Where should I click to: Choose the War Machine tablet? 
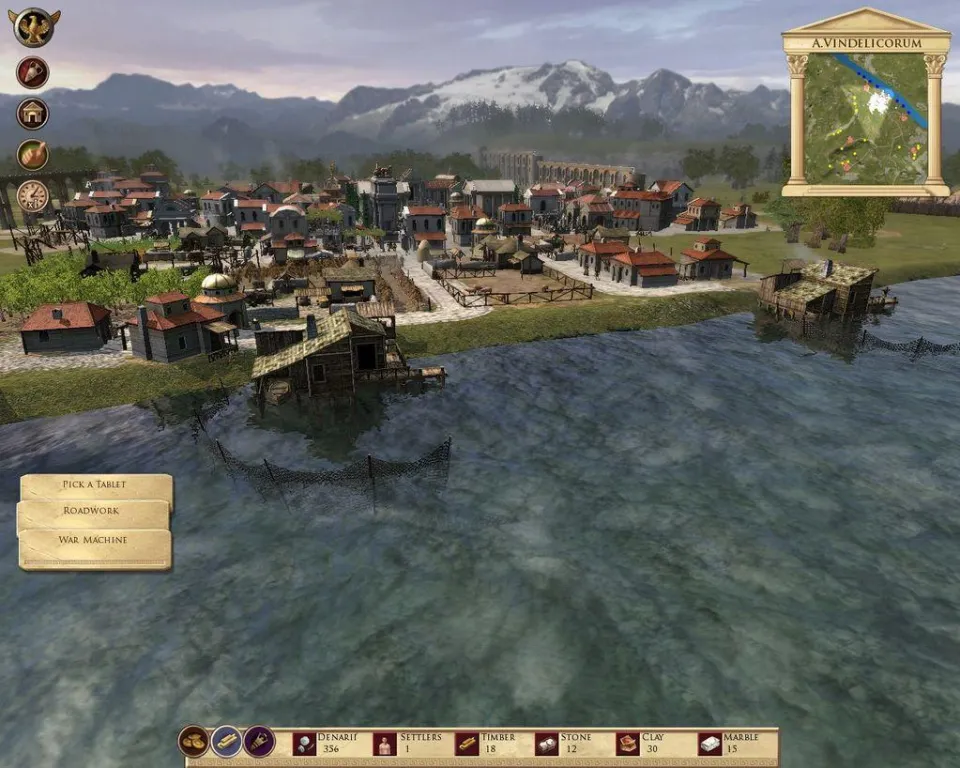pos(93,541)
